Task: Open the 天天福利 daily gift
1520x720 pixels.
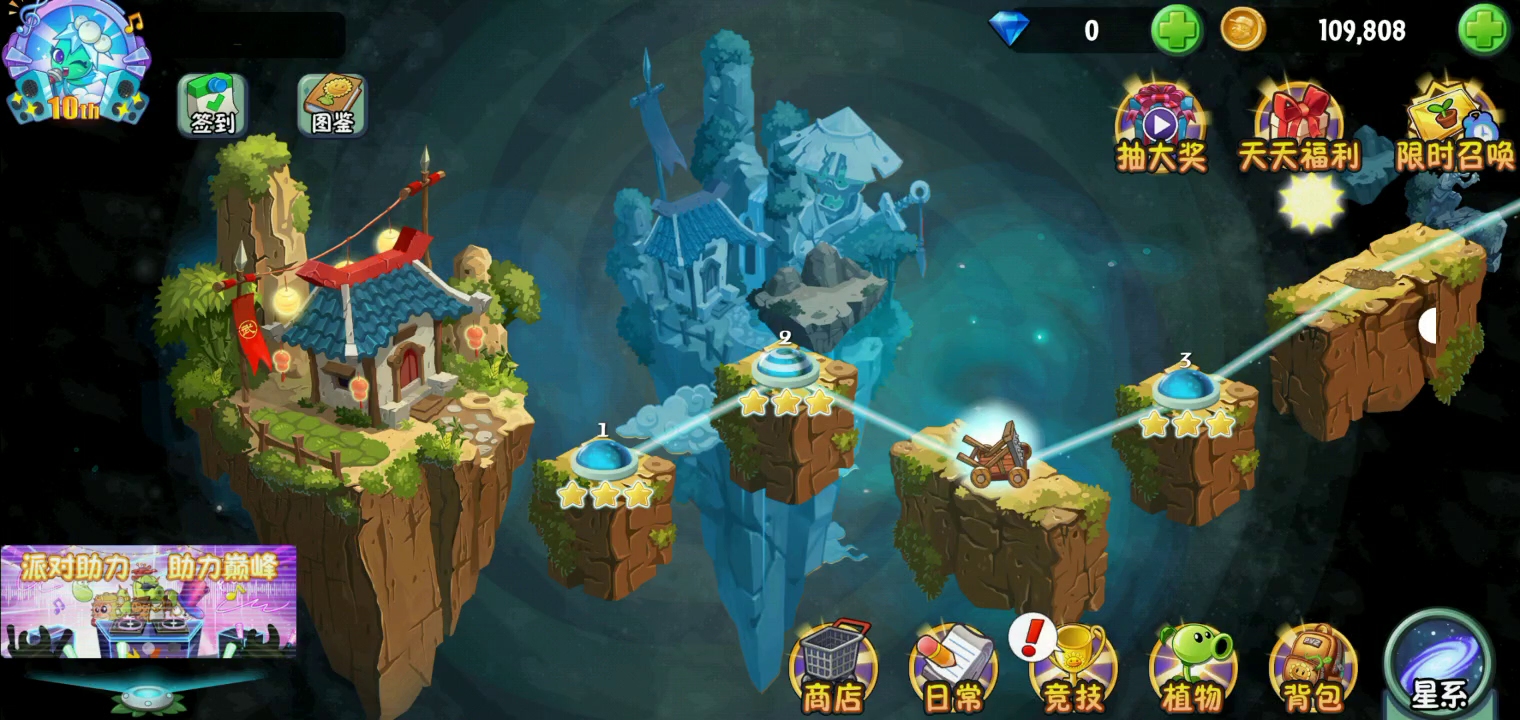Action: tap(1299, 127)
